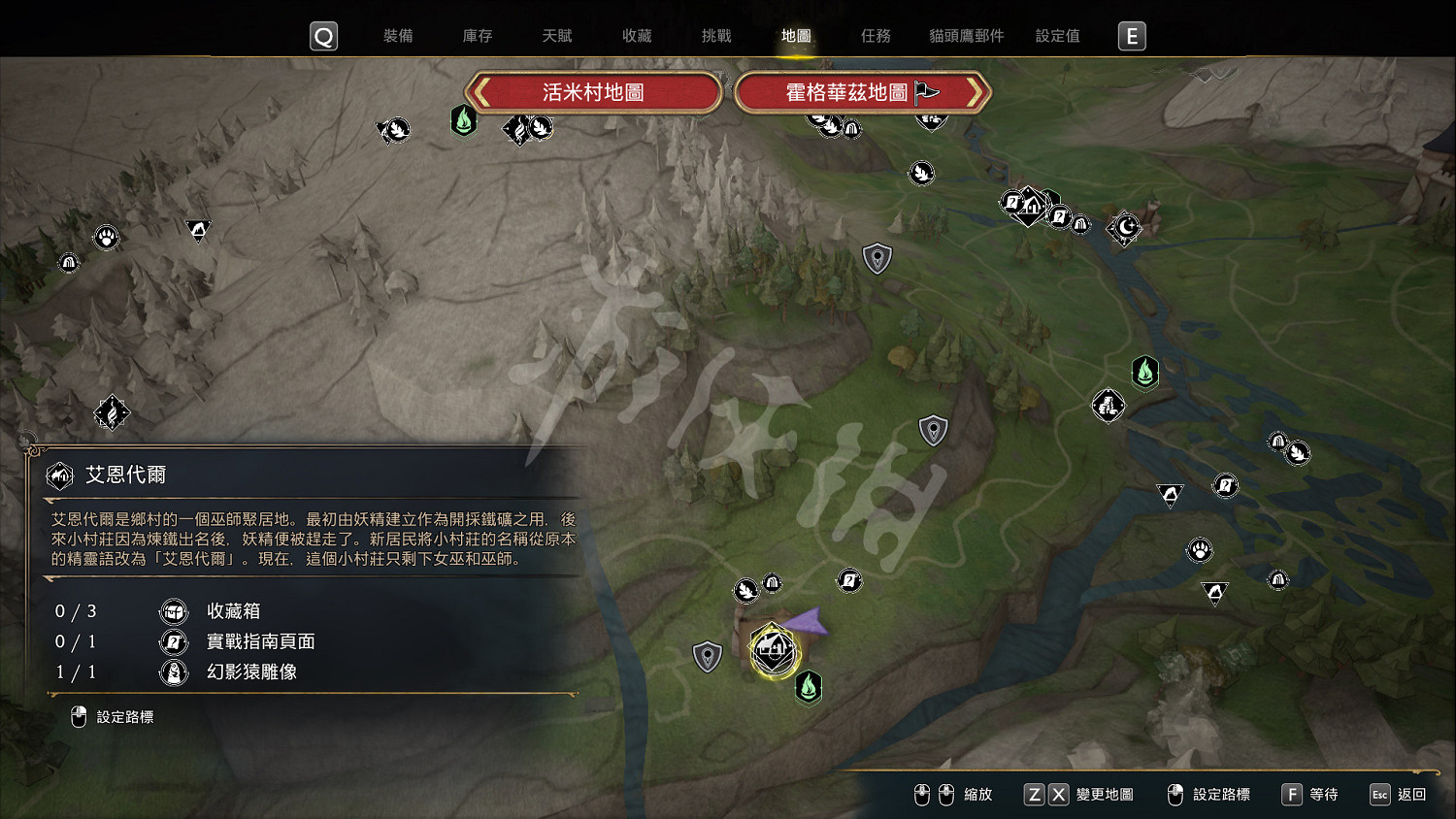Screen dimensions: 1456x819
Task: Select the paw print beast den icon on mountains
Action: tap(107, 236)
